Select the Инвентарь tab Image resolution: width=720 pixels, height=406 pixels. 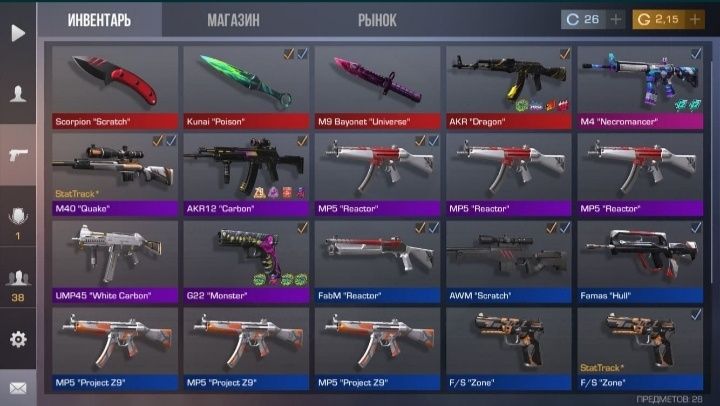pos(99,20)
